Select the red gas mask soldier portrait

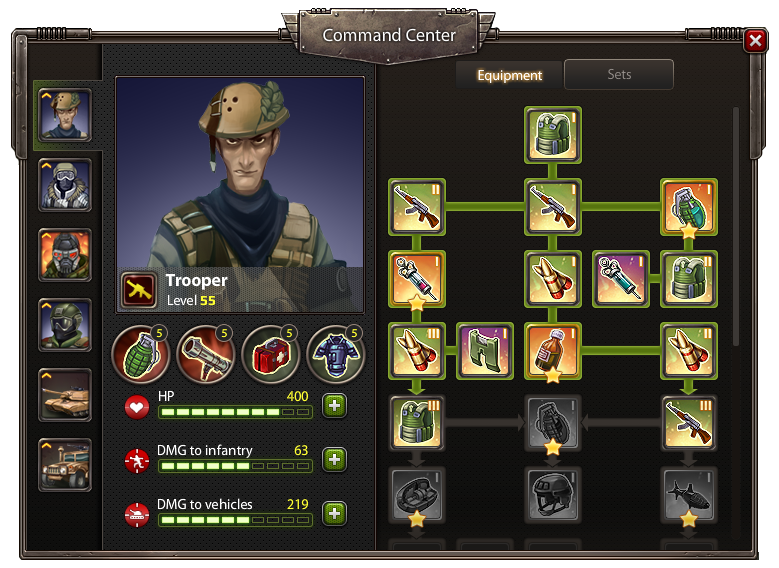tap(65, 254)
